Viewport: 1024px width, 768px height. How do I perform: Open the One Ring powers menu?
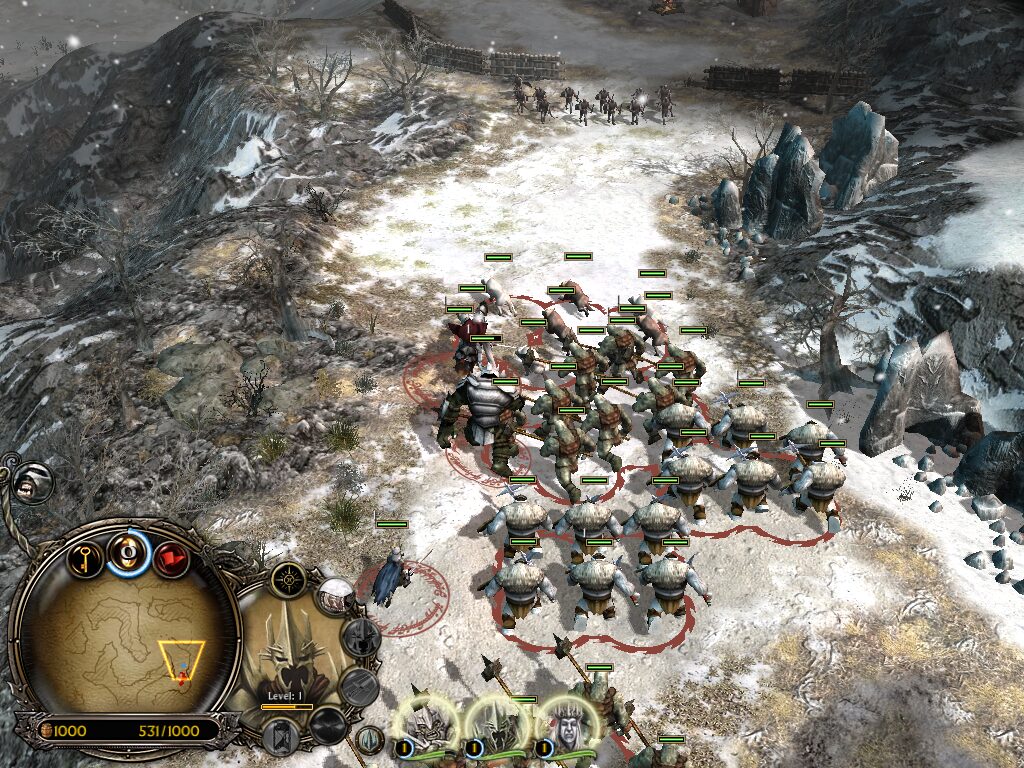tap(129, 552)
